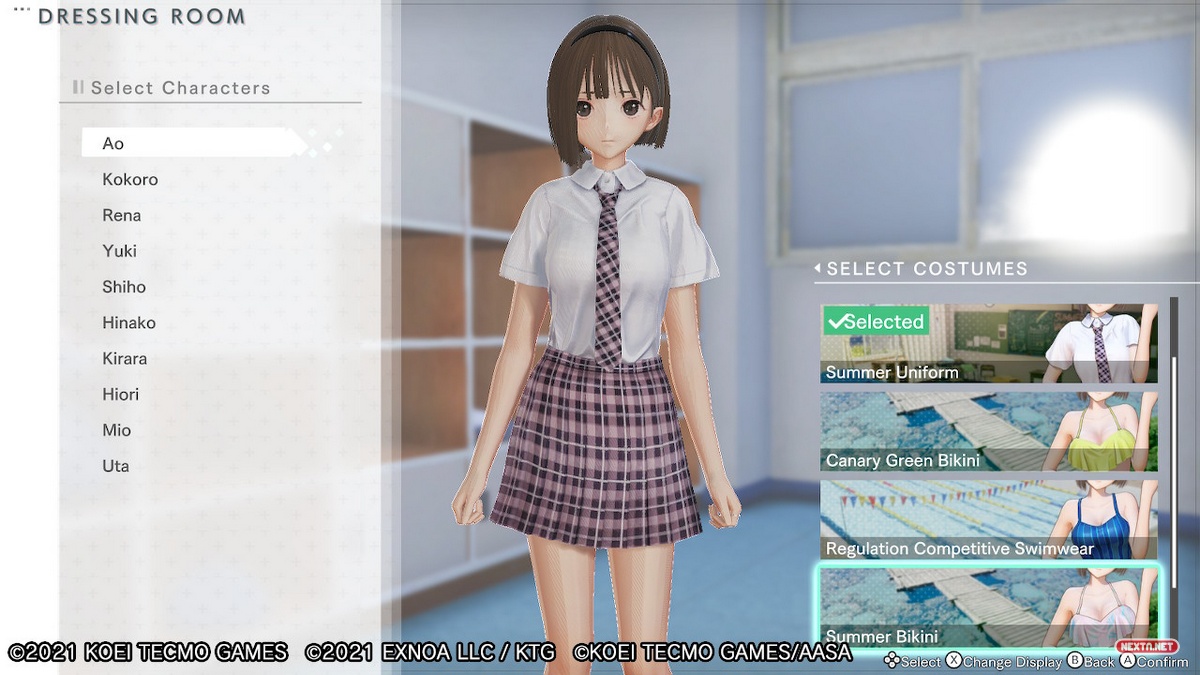Image resolution: width=1200 pixels, height=675 pixels.
Task: Choose Kokoro from the character list
Action: coord(130,179)
